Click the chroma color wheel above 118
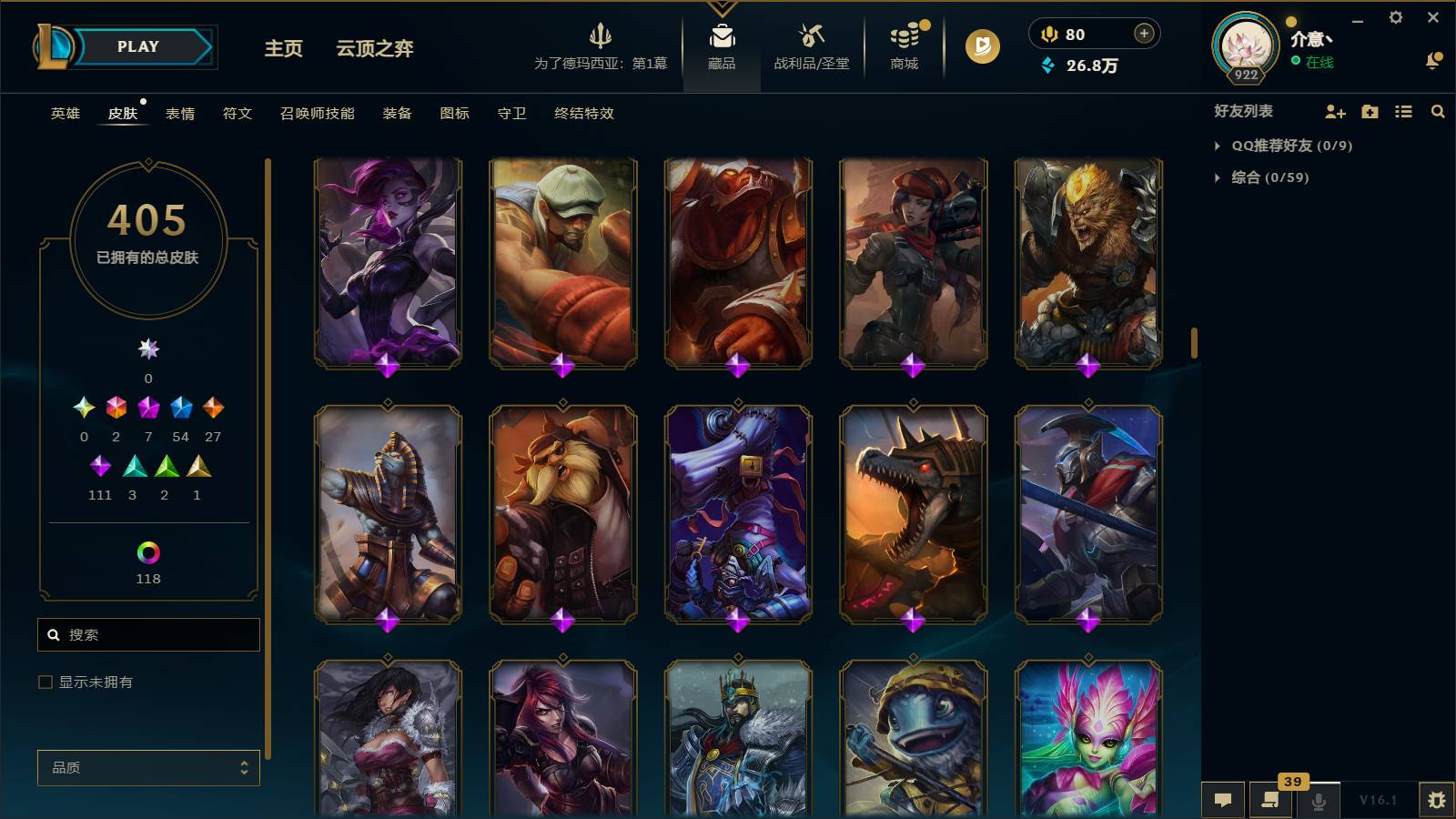This screenshot has height=819, width=1456. (x=148, y=552)
